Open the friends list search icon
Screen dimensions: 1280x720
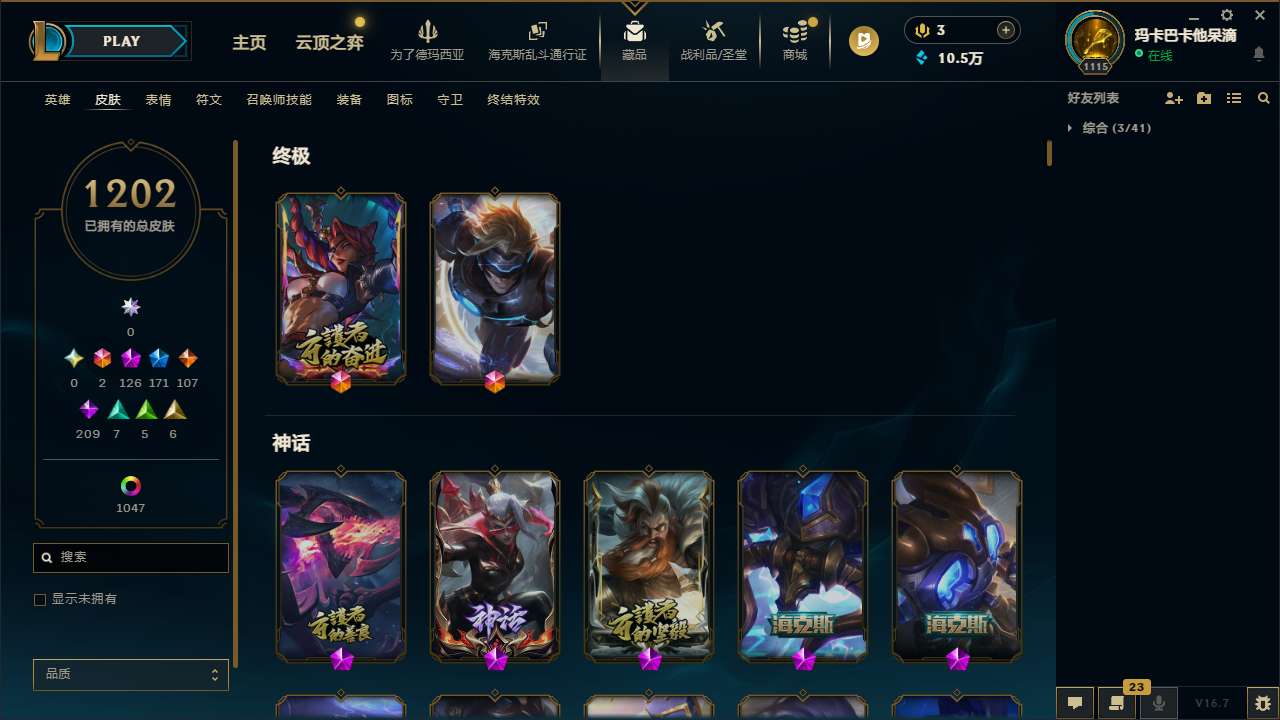coord(1263,98)
